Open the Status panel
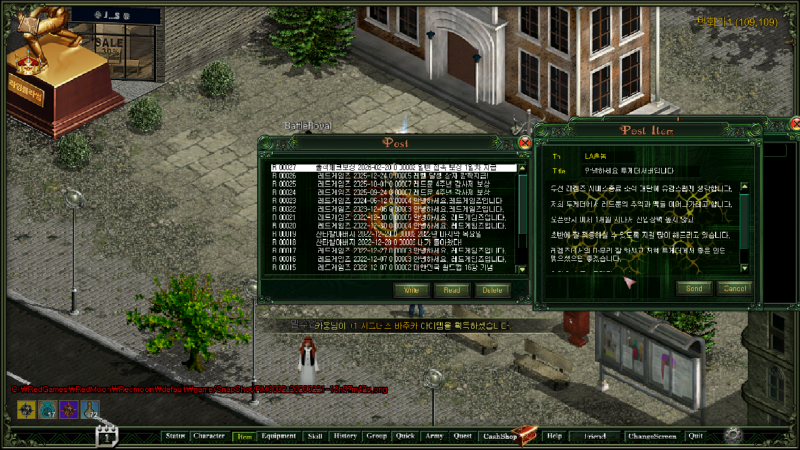The image size is (800, 450). (x=175, y=436)
